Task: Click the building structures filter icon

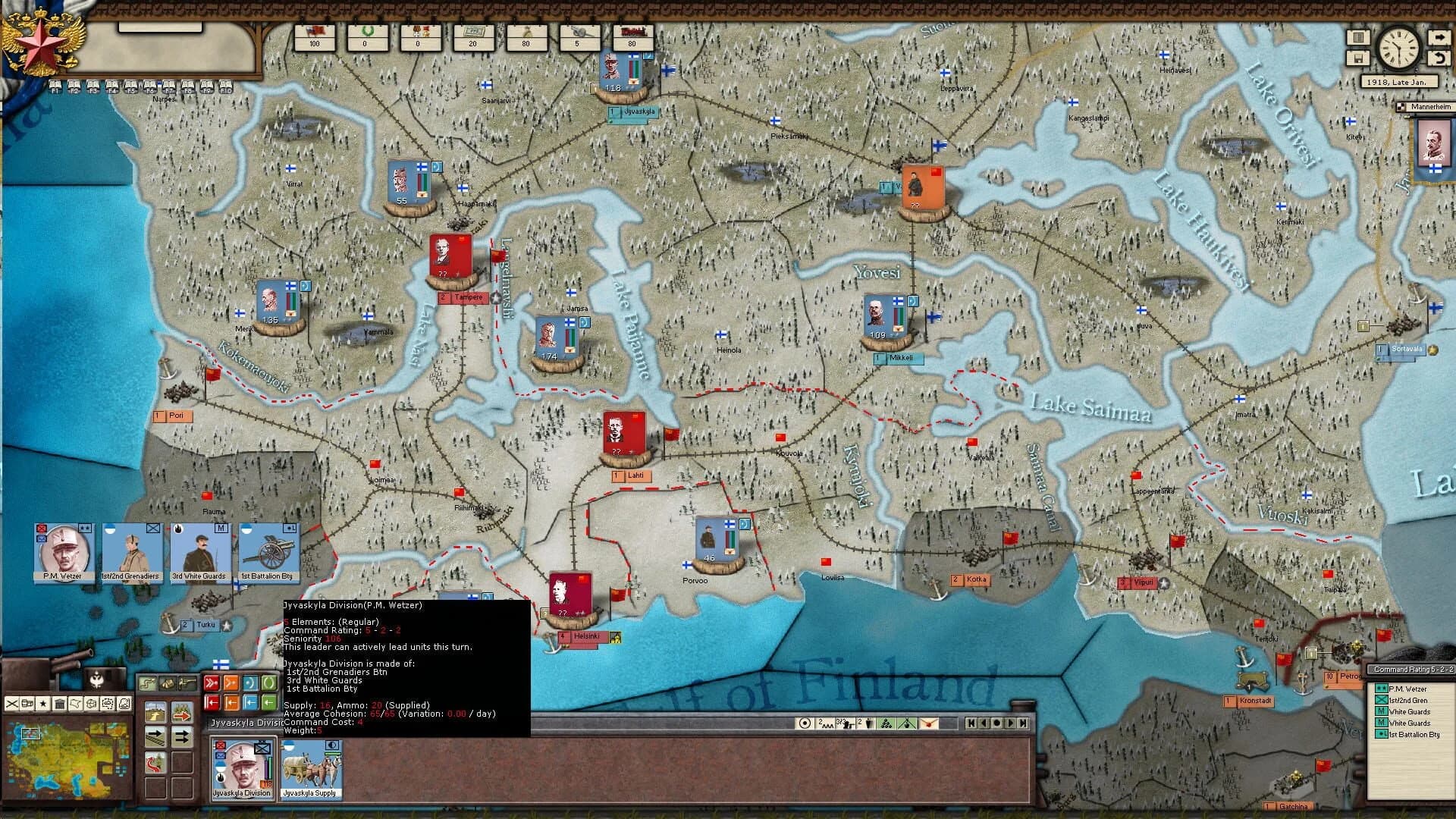Action: point(61,704)
